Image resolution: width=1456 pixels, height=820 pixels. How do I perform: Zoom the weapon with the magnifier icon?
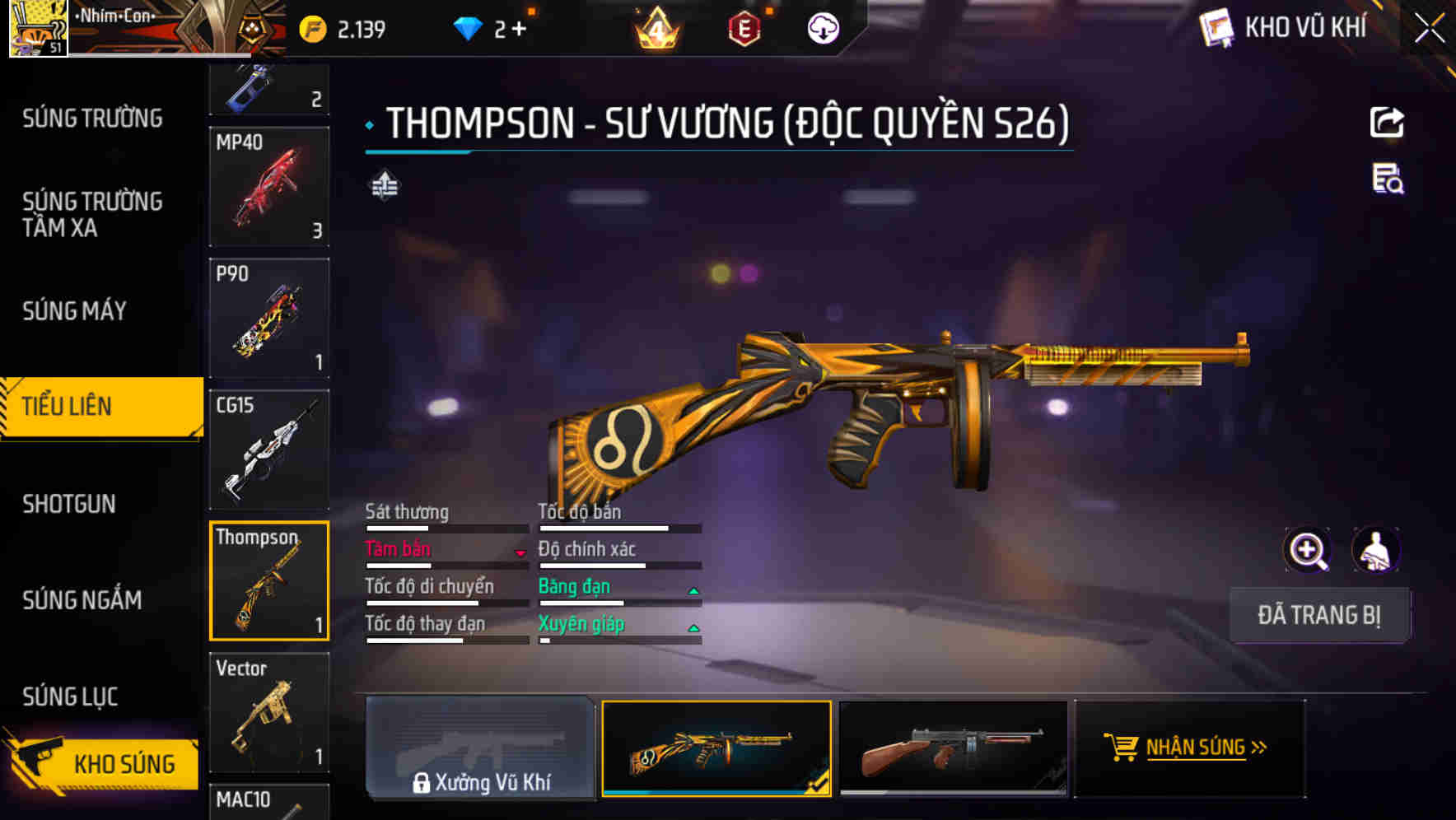point(1308,550)
